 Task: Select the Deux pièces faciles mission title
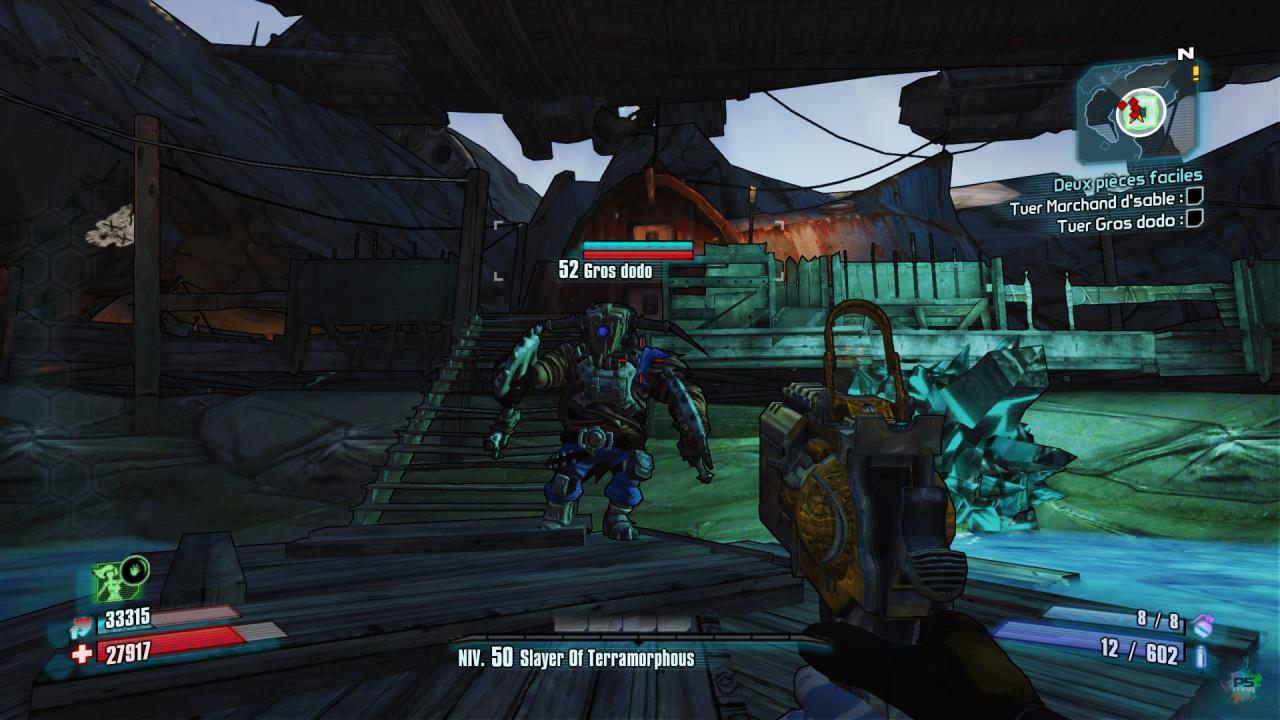click(x=1127, y=183)
